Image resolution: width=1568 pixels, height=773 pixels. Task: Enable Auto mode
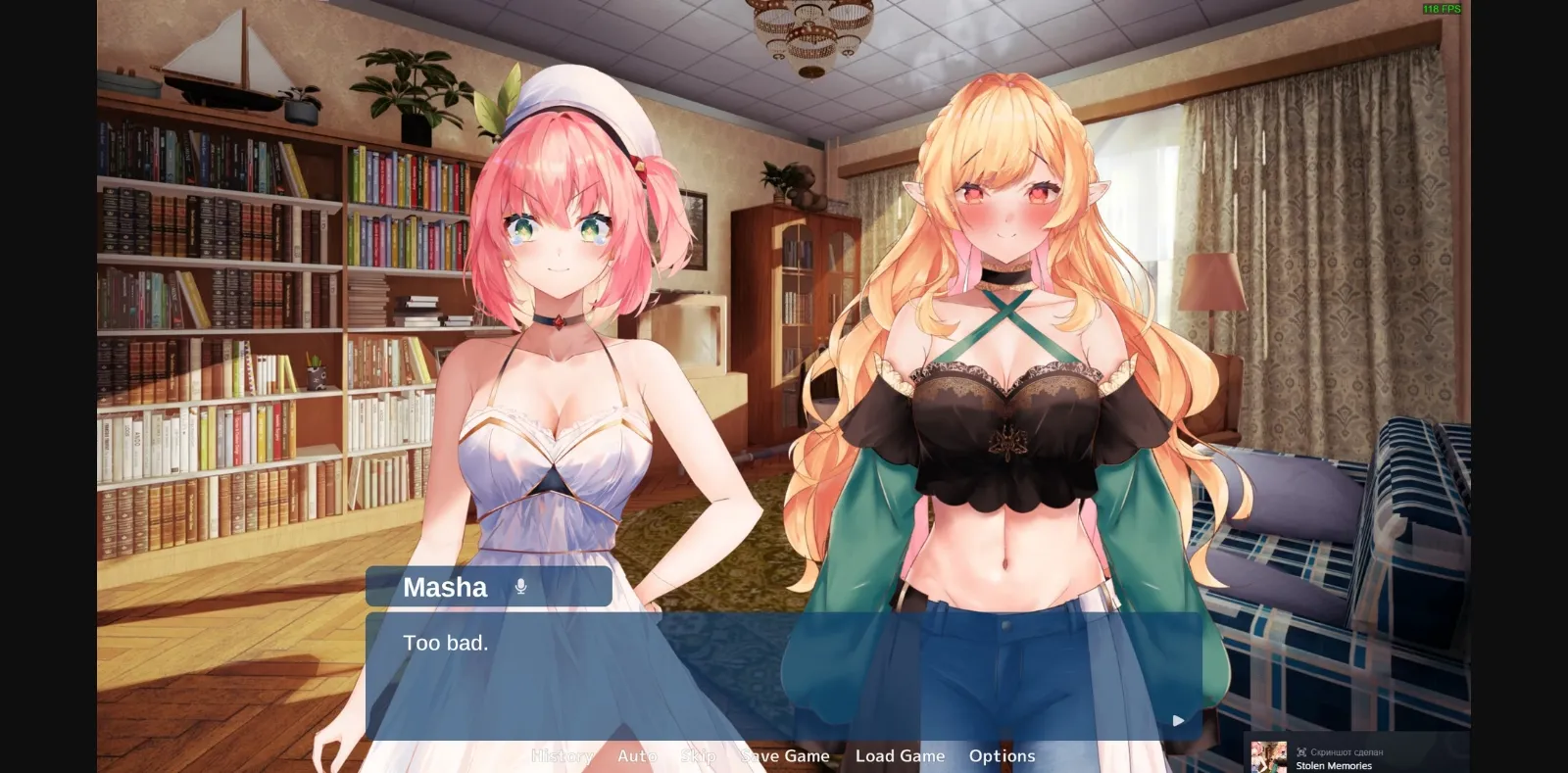(637, 755)
